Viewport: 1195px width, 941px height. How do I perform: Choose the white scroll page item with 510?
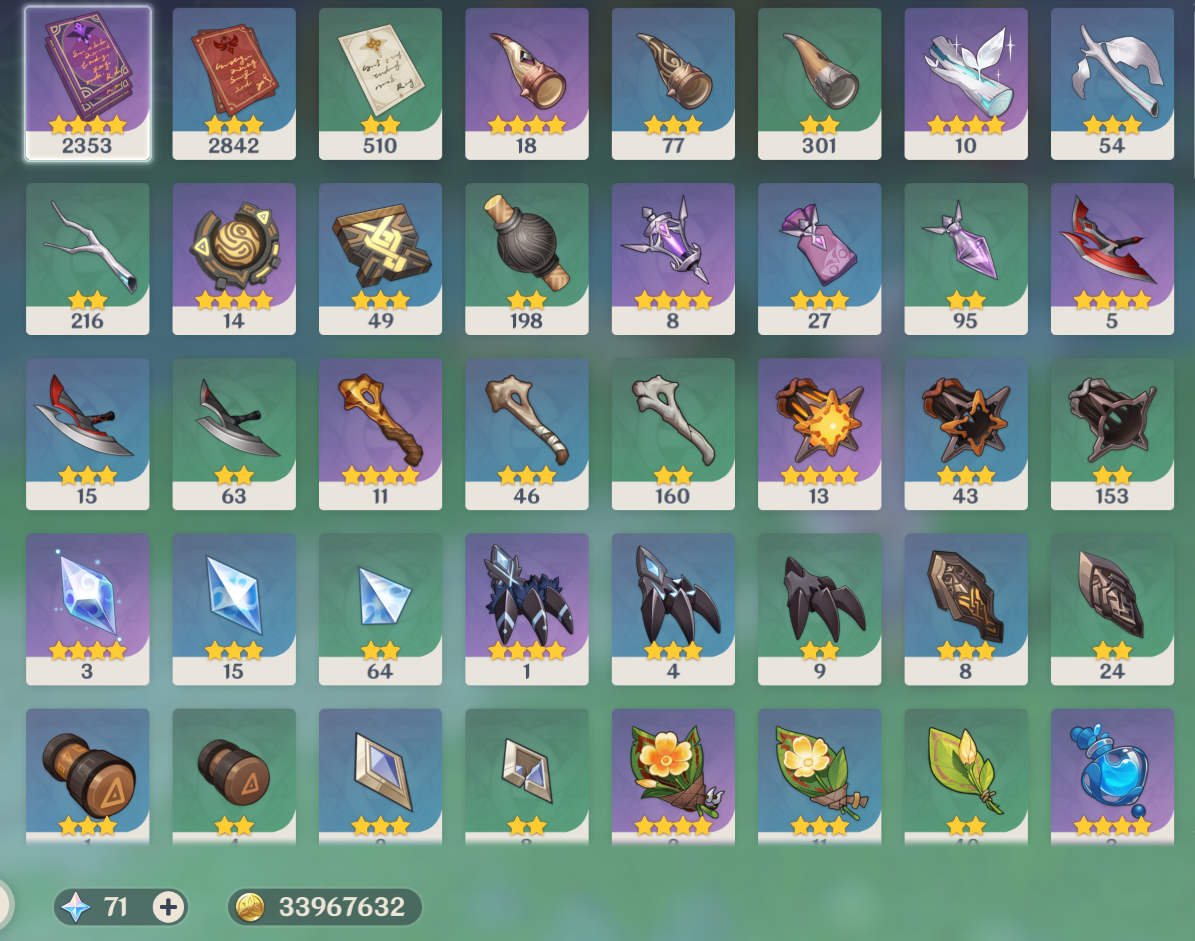(x=380, y=82)
